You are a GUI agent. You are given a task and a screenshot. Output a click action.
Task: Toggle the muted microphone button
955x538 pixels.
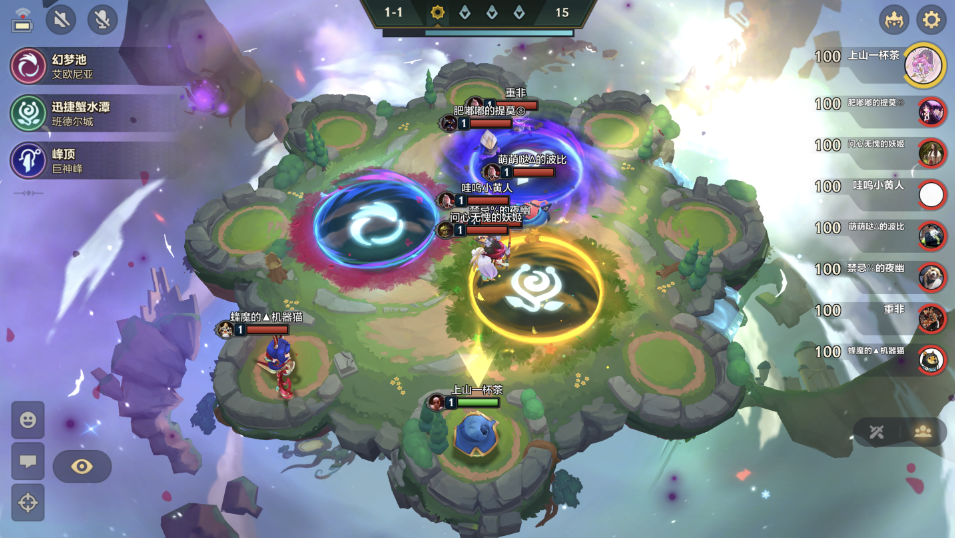pos(102,19)
